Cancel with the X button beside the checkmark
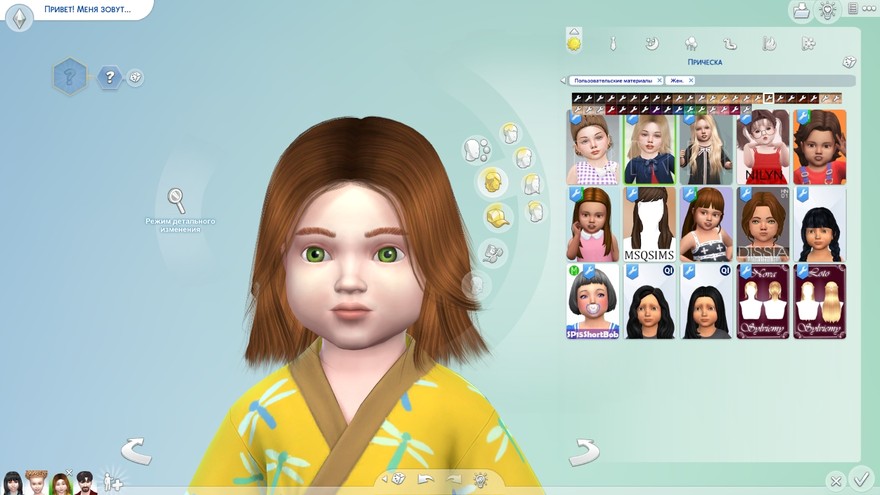880x495 pixels. pyautogui.click(x=836, y=481)
